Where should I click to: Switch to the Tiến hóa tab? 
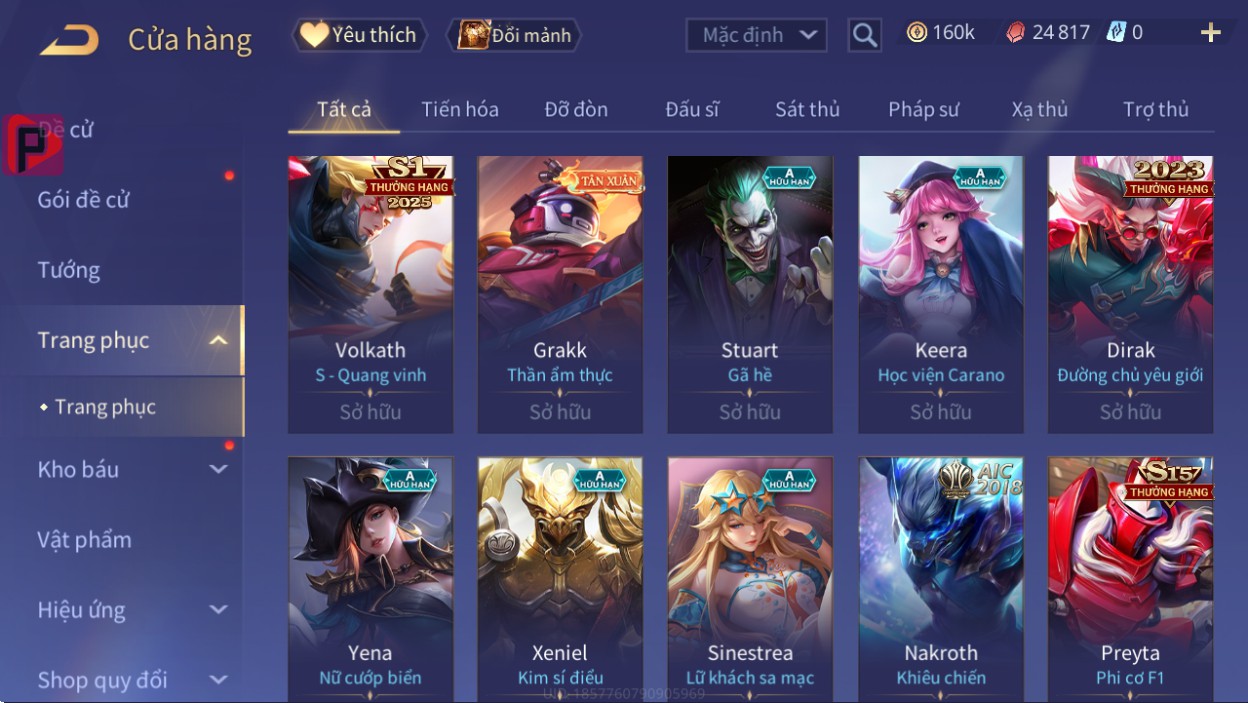pos(460,109)
